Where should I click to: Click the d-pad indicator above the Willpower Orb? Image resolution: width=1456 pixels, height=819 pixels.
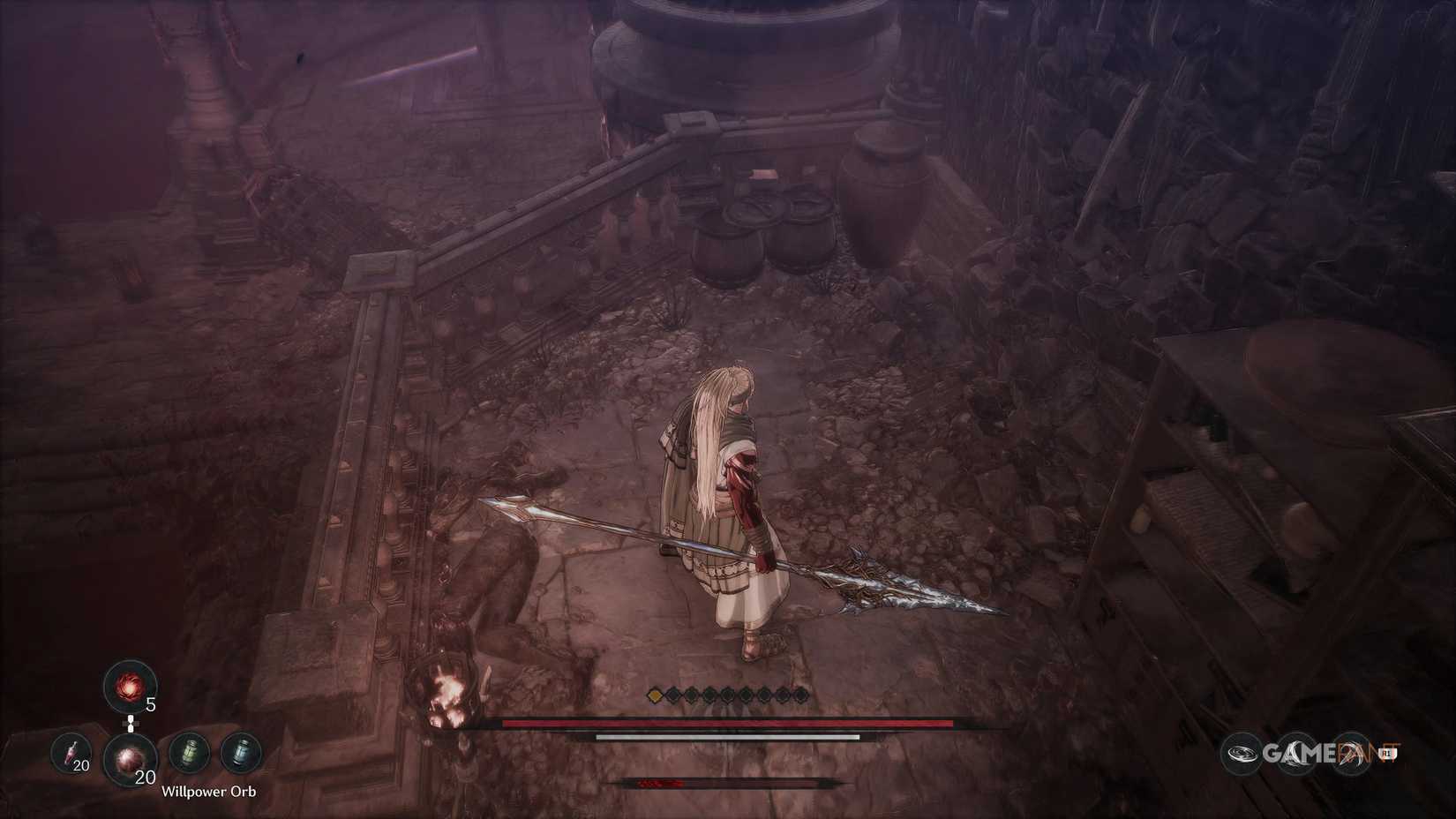tap(131, 723)
